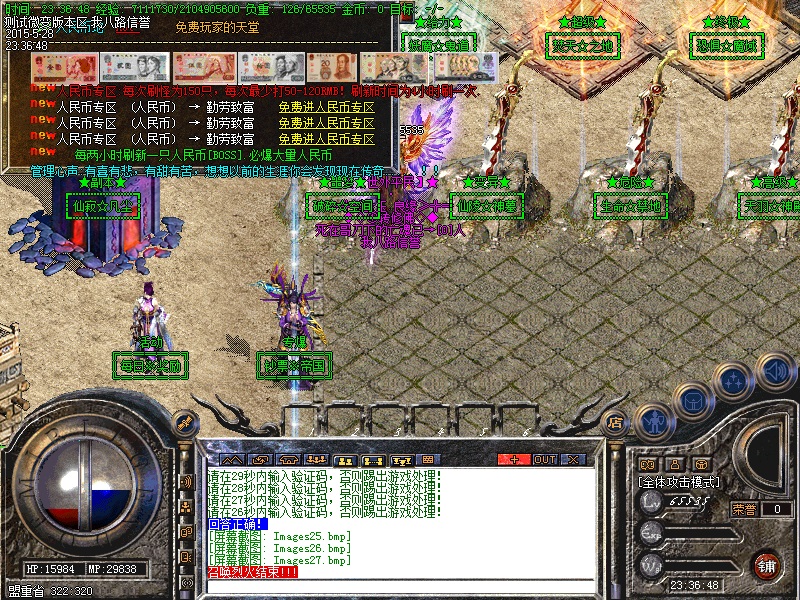Click the small open-book icon button
The height and width of the screenshot is (600, 800).
647,464
